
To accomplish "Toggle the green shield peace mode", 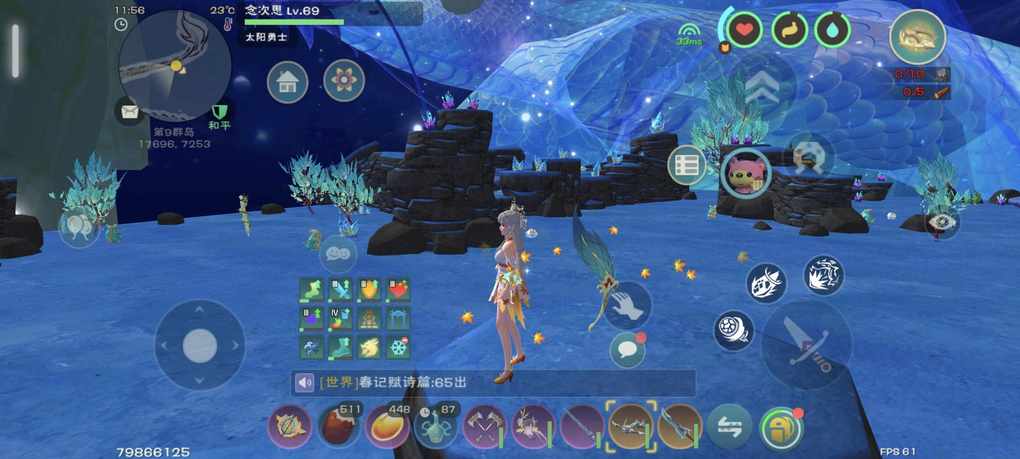I will click(220, 110).
